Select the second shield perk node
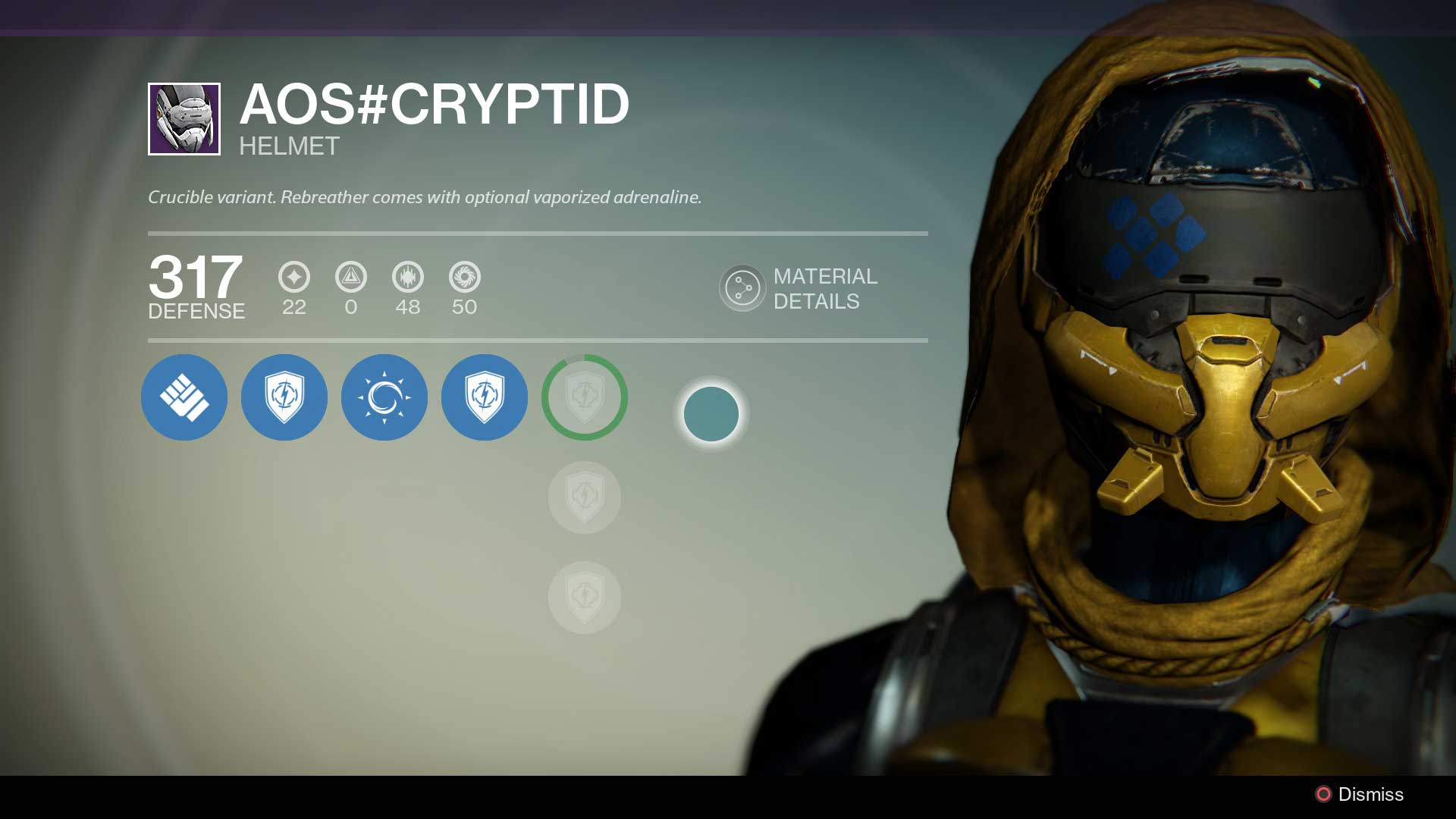Viewport: 1456px width, 819px height. pyautogui.click(x=485, y=397)
